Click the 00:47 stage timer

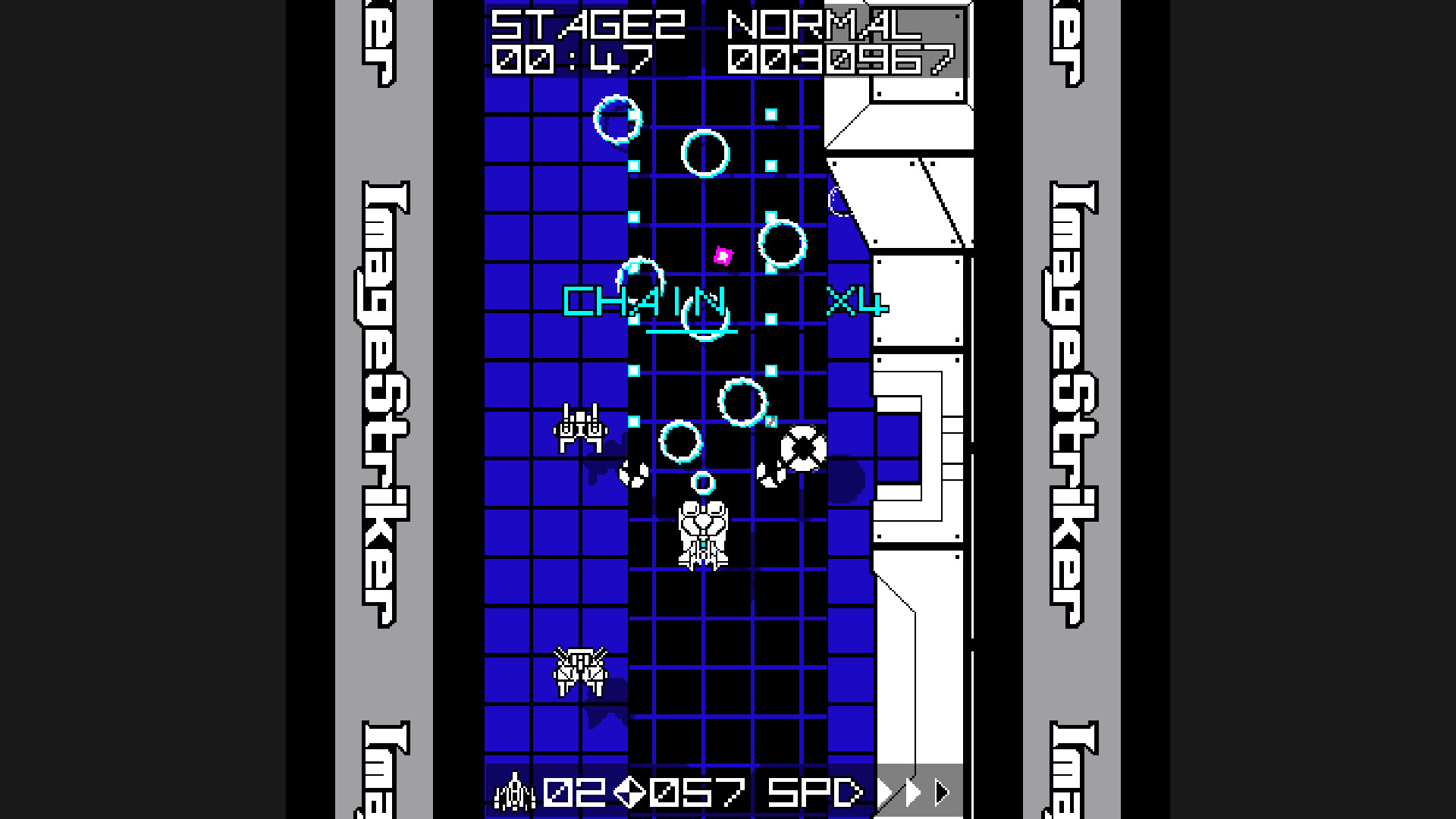[x=573, y=61]
